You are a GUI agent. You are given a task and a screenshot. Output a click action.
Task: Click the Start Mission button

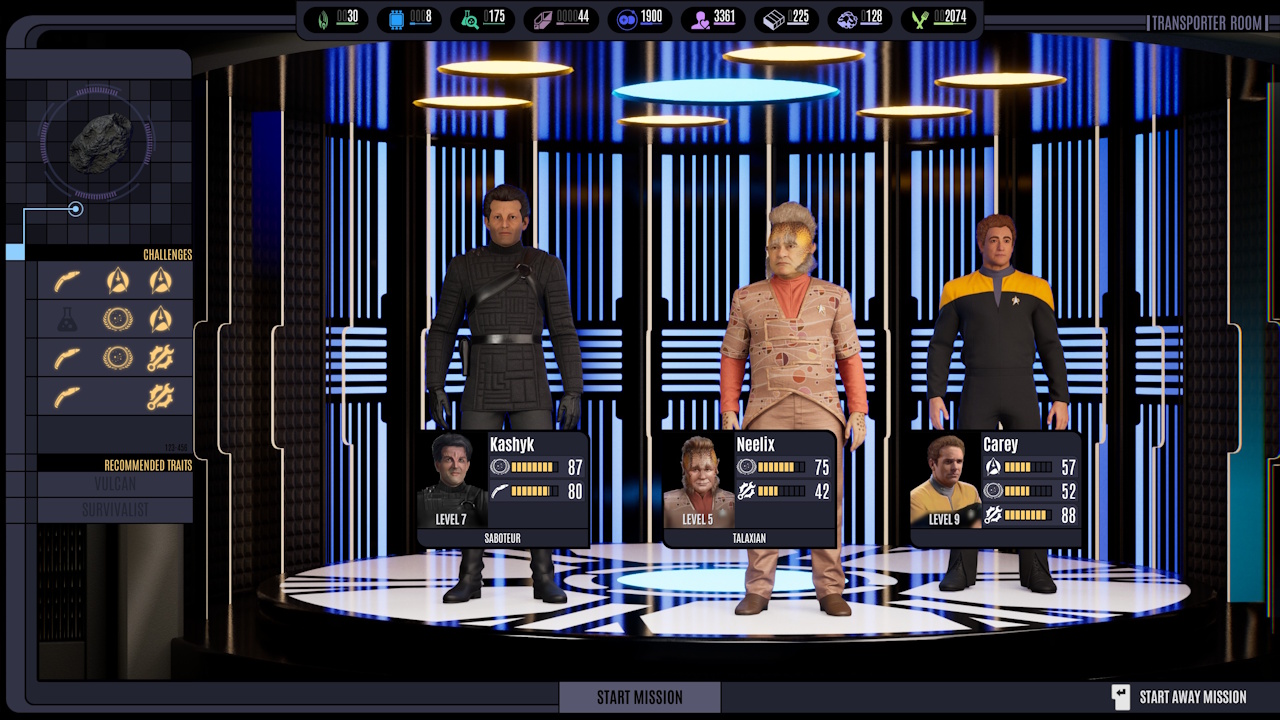639,697
